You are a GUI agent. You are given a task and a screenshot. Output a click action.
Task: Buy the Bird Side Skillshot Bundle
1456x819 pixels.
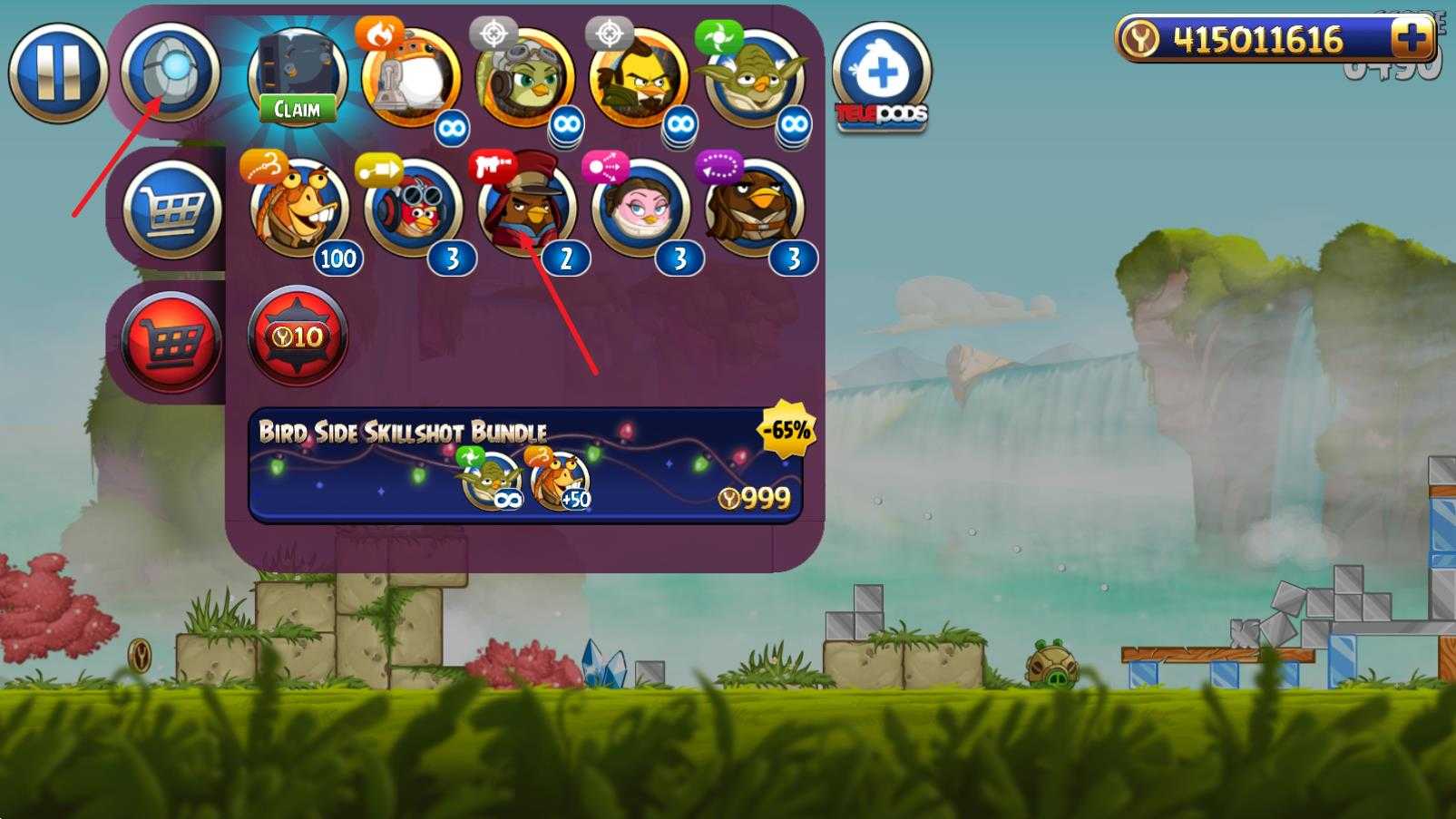(524, 465)
